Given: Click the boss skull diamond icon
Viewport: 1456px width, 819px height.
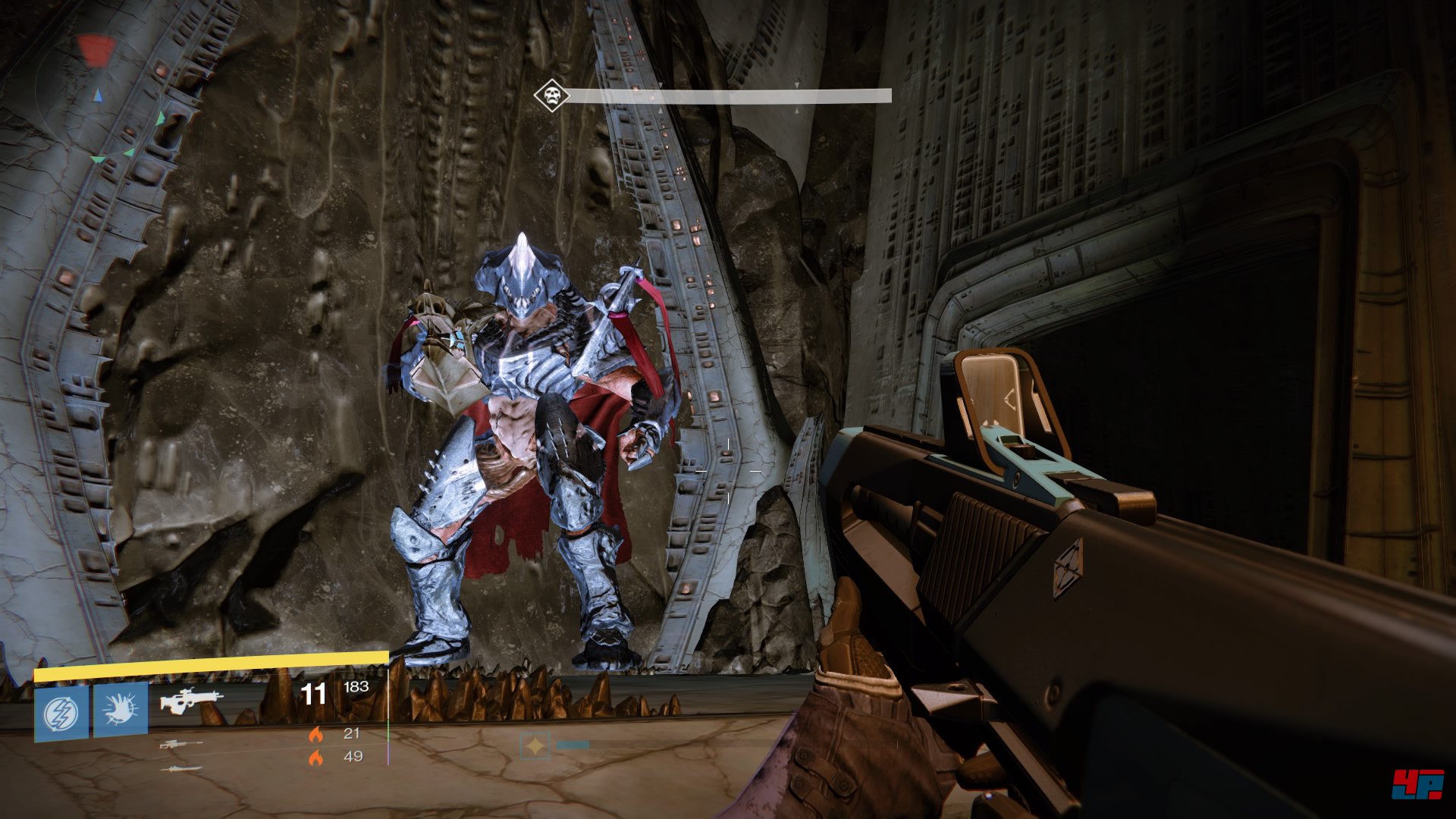Looking at the screenshot, I should pyautogui.click(x=551, y=96).
